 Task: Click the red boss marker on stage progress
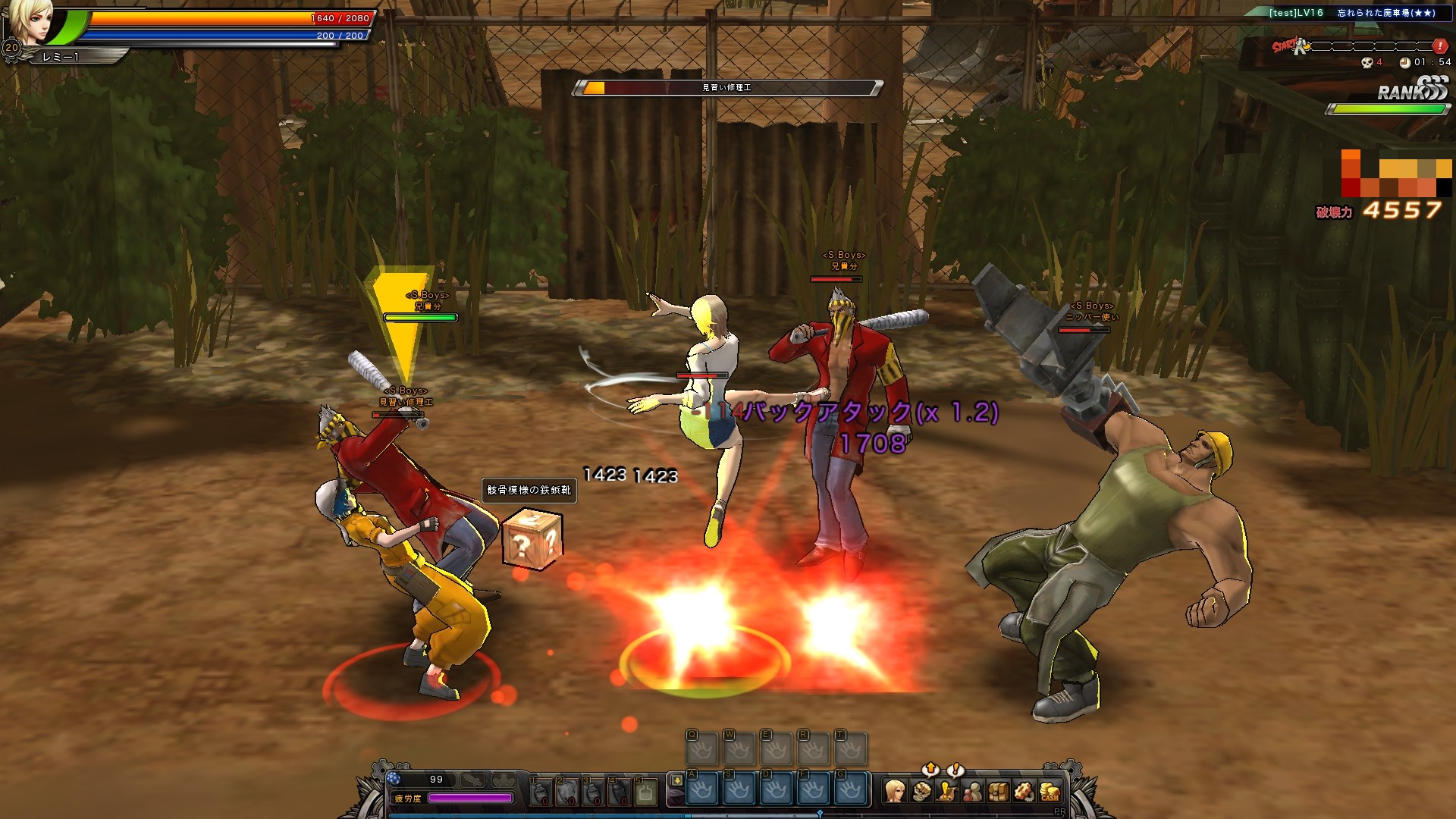[x=1439, y=46]
